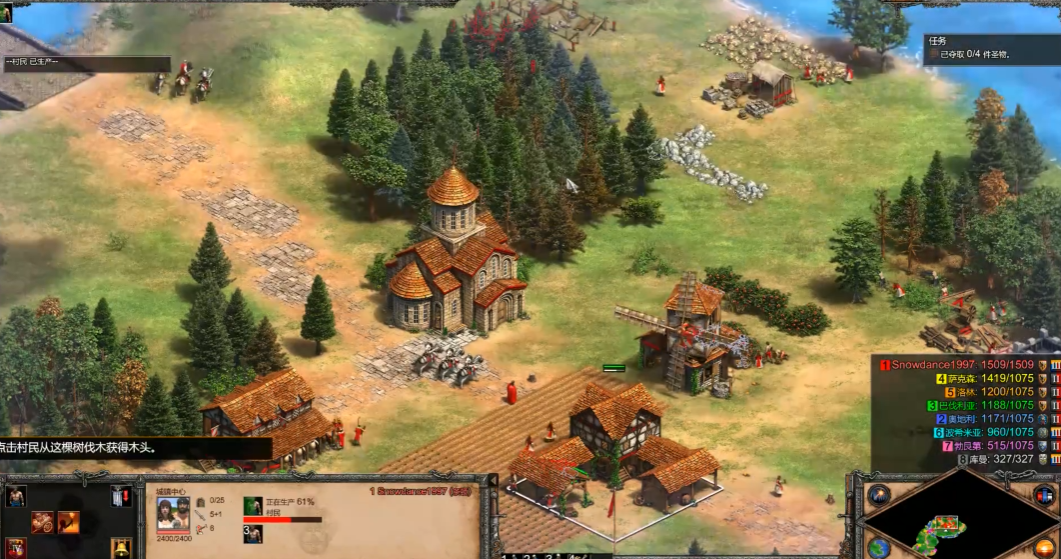
Task: Switch minimap to the globe terrain mode
Action: pos(879,547)
